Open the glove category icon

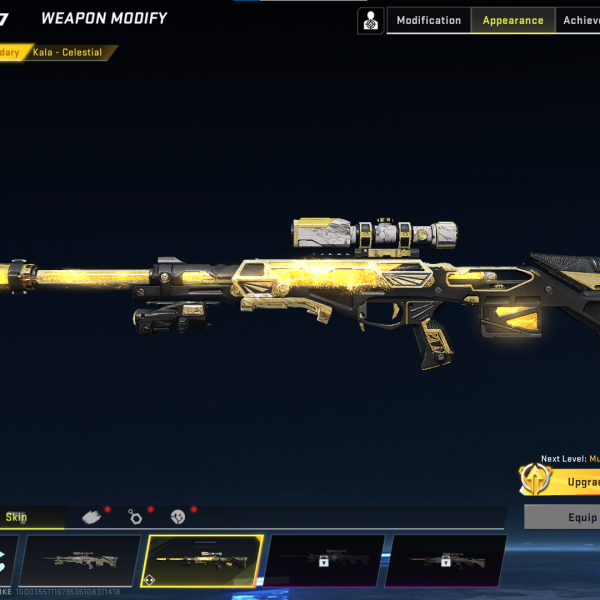pos(92,517)
